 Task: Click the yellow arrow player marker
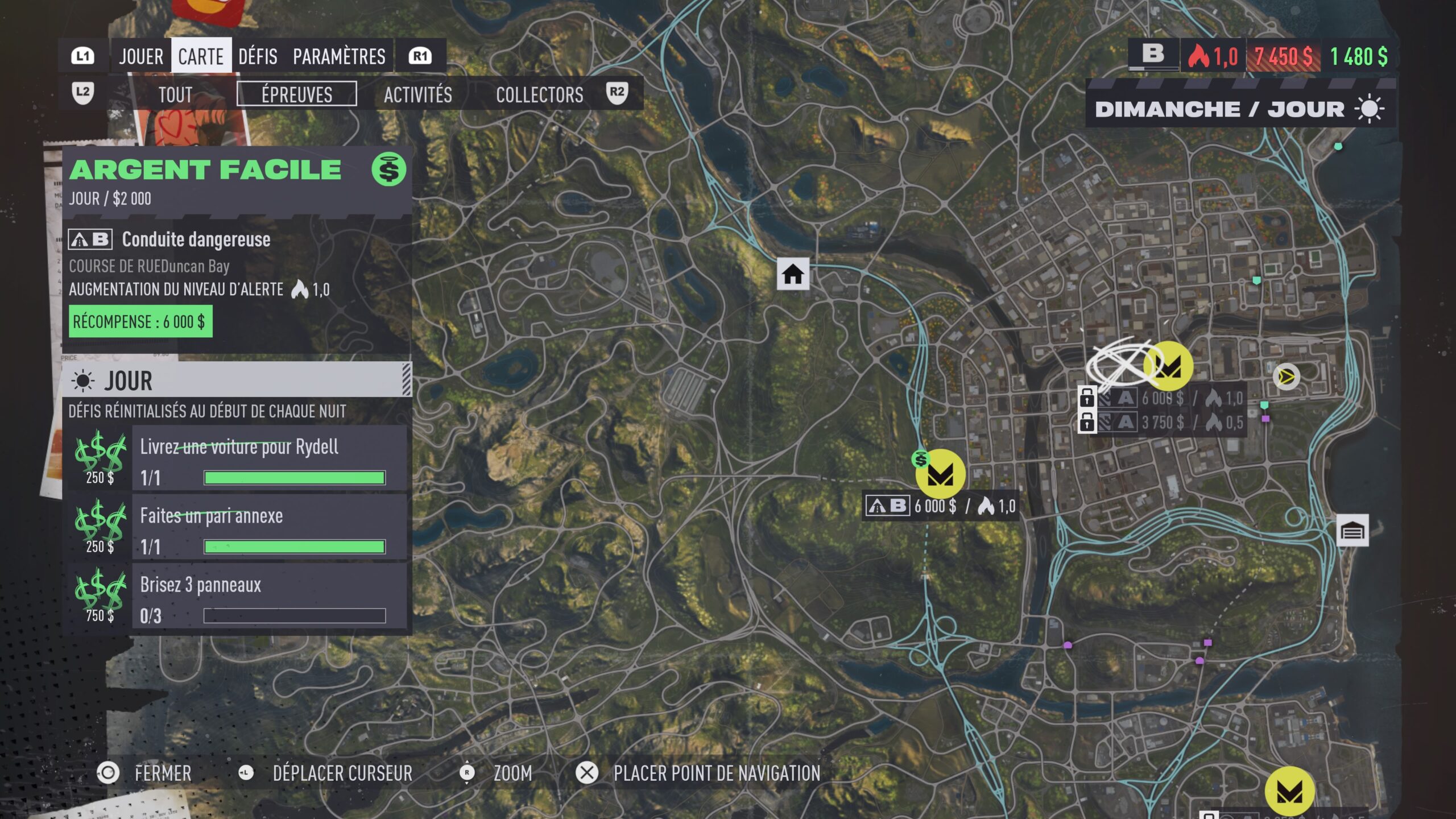pyautogui.click(x=1286, y=377)
